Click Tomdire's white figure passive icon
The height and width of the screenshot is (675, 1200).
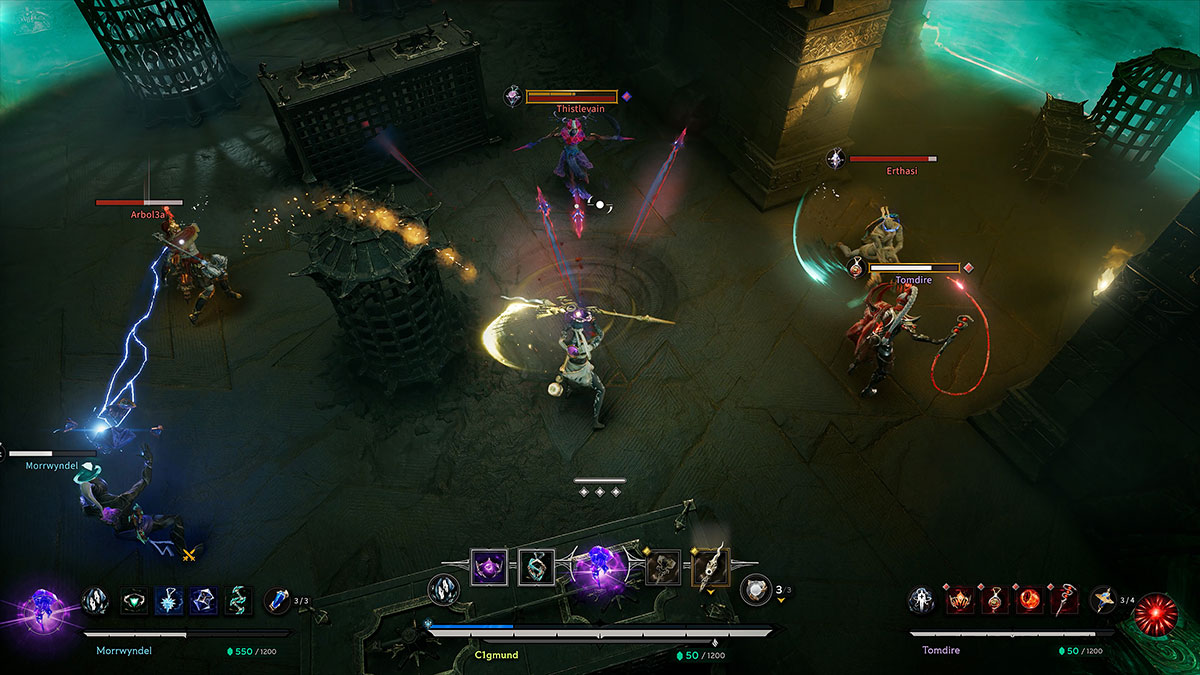coord(922,601)
